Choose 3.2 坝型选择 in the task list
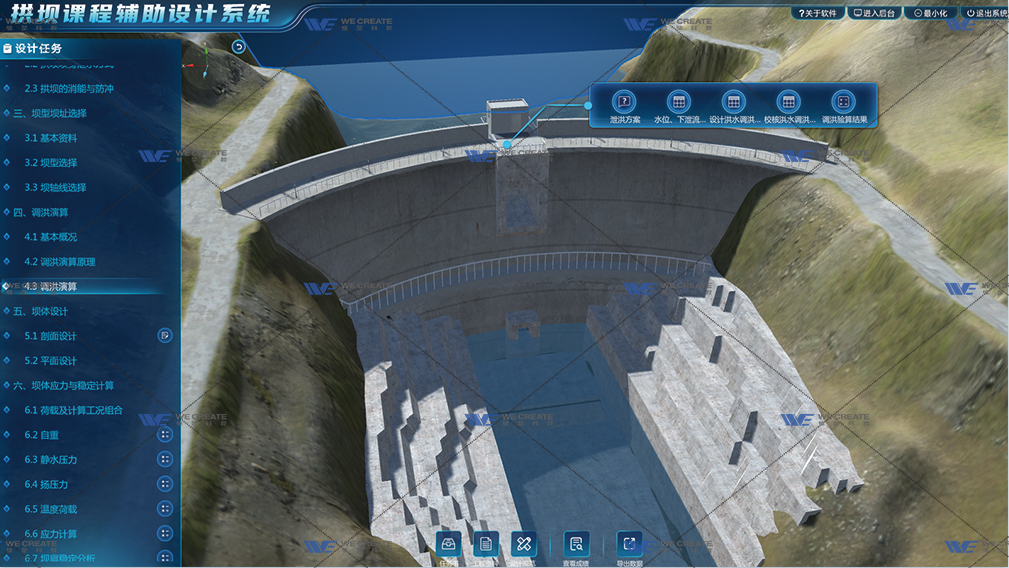Image resolution: width=1009 pixels, height=568 pixels. tap(51, 163)
